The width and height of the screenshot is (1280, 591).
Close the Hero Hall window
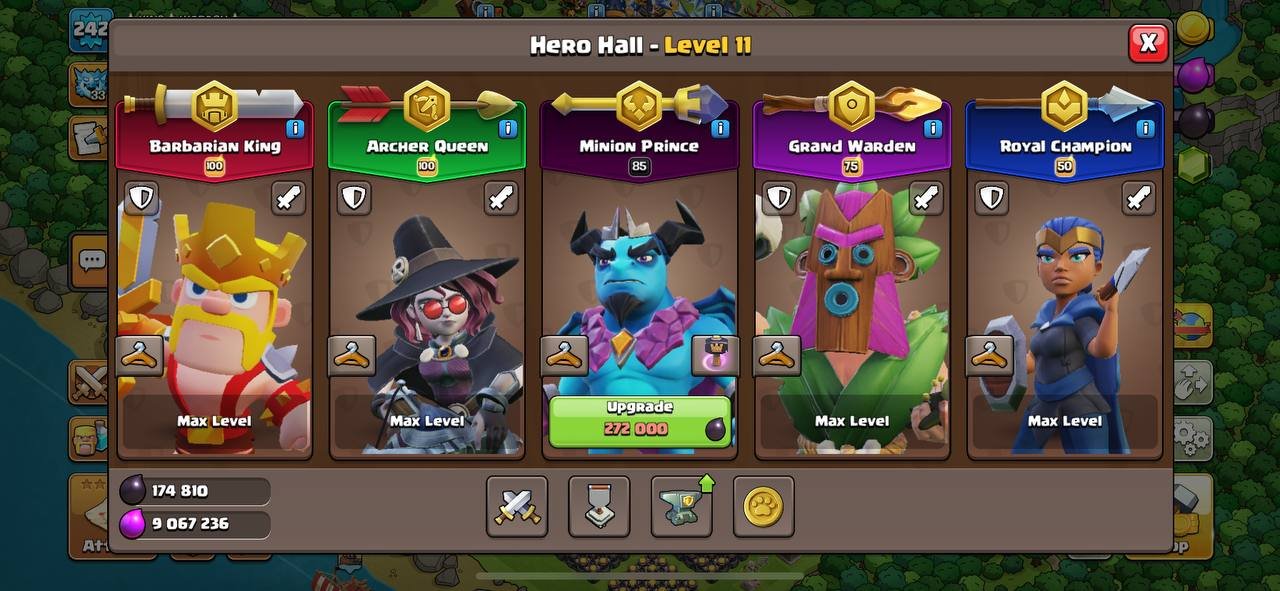[x=1148, y=43]
